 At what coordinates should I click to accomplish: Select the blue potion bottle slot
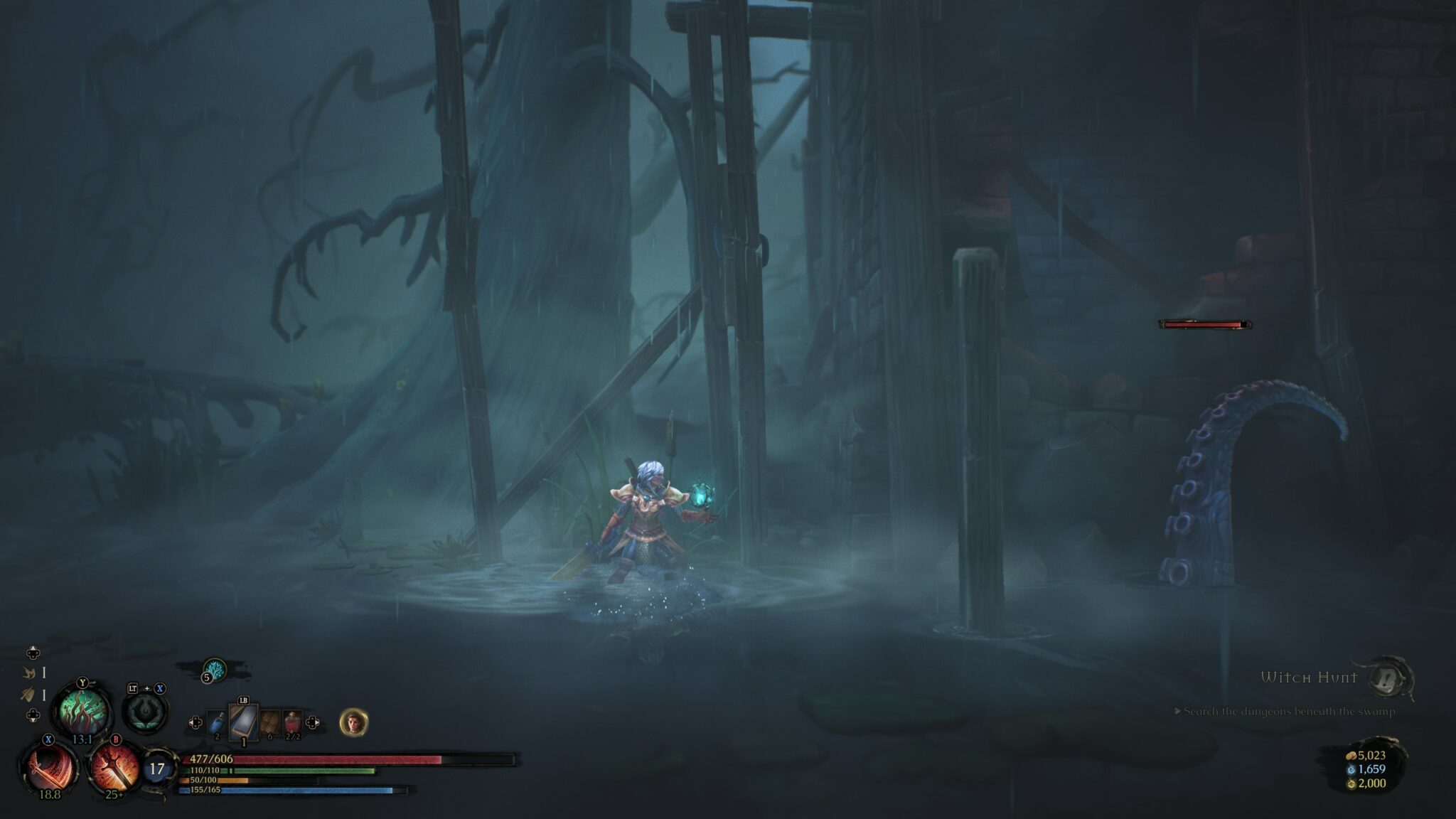[217, 724]
